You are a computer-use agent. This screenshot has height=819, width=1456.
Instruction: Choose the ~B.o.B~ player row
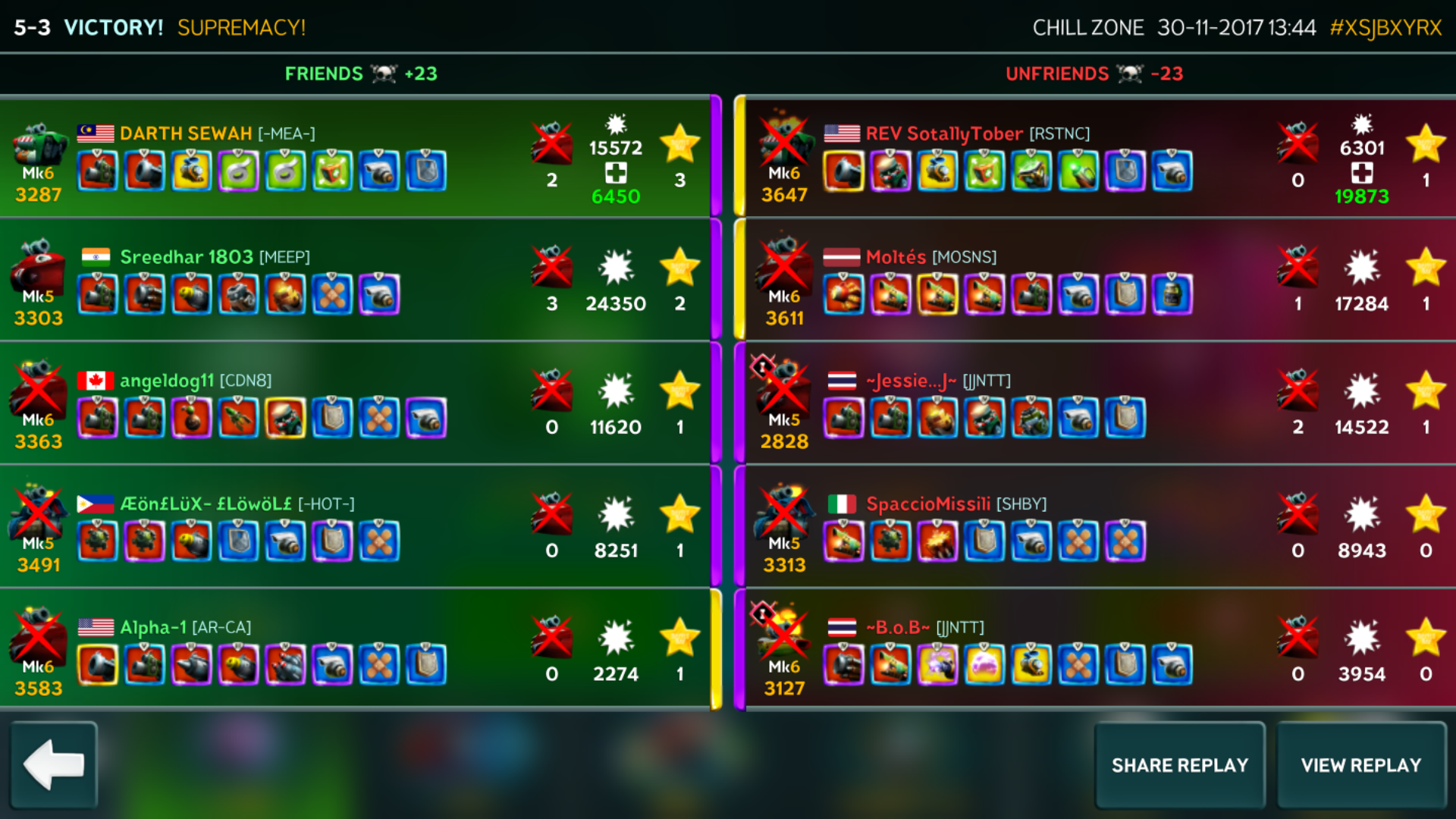pyautogui.click(x=1100, y=651)
